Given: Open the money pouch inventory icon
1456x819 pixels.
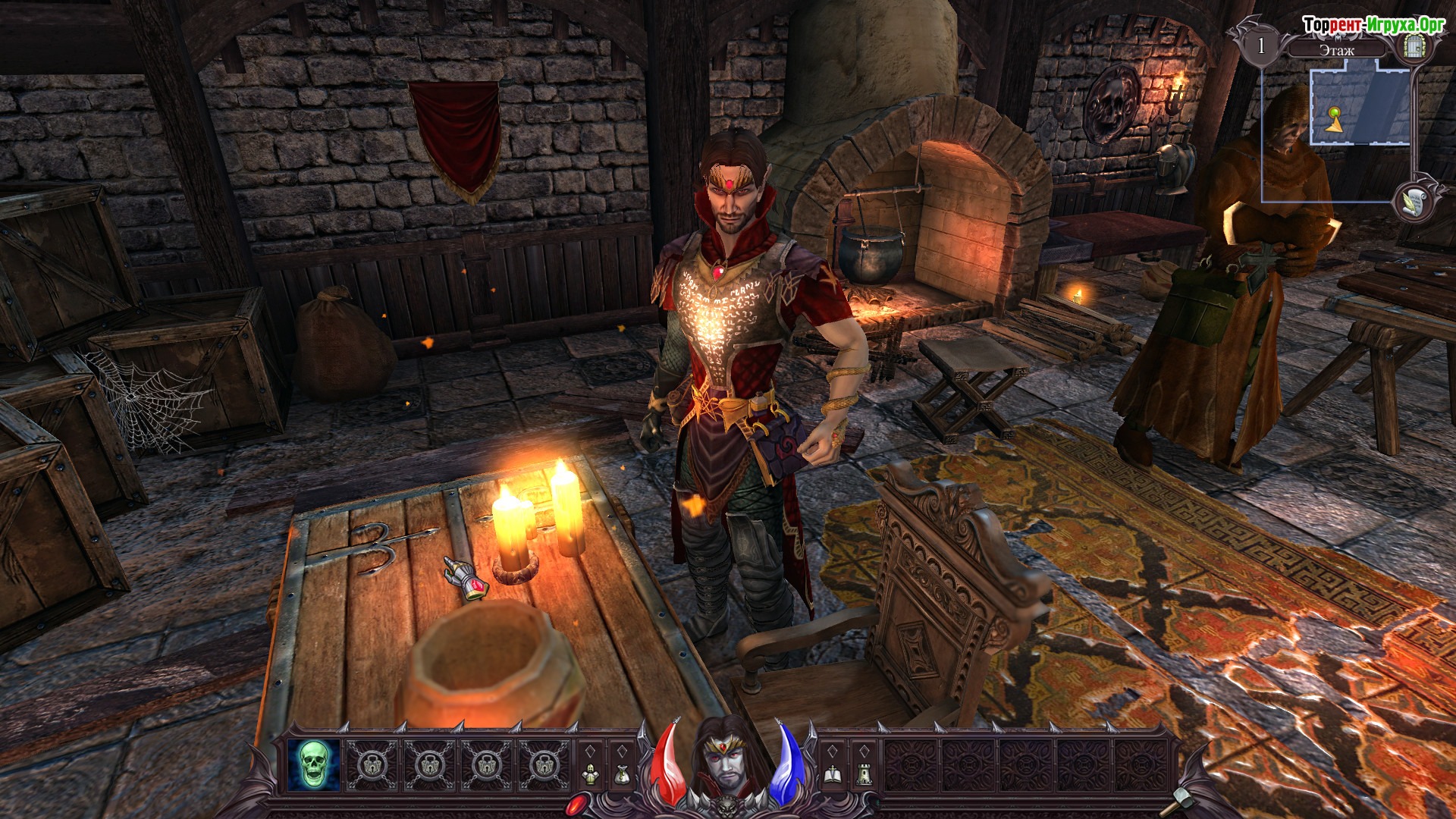Looking at the screenshot, I should [x=622, y=774].
